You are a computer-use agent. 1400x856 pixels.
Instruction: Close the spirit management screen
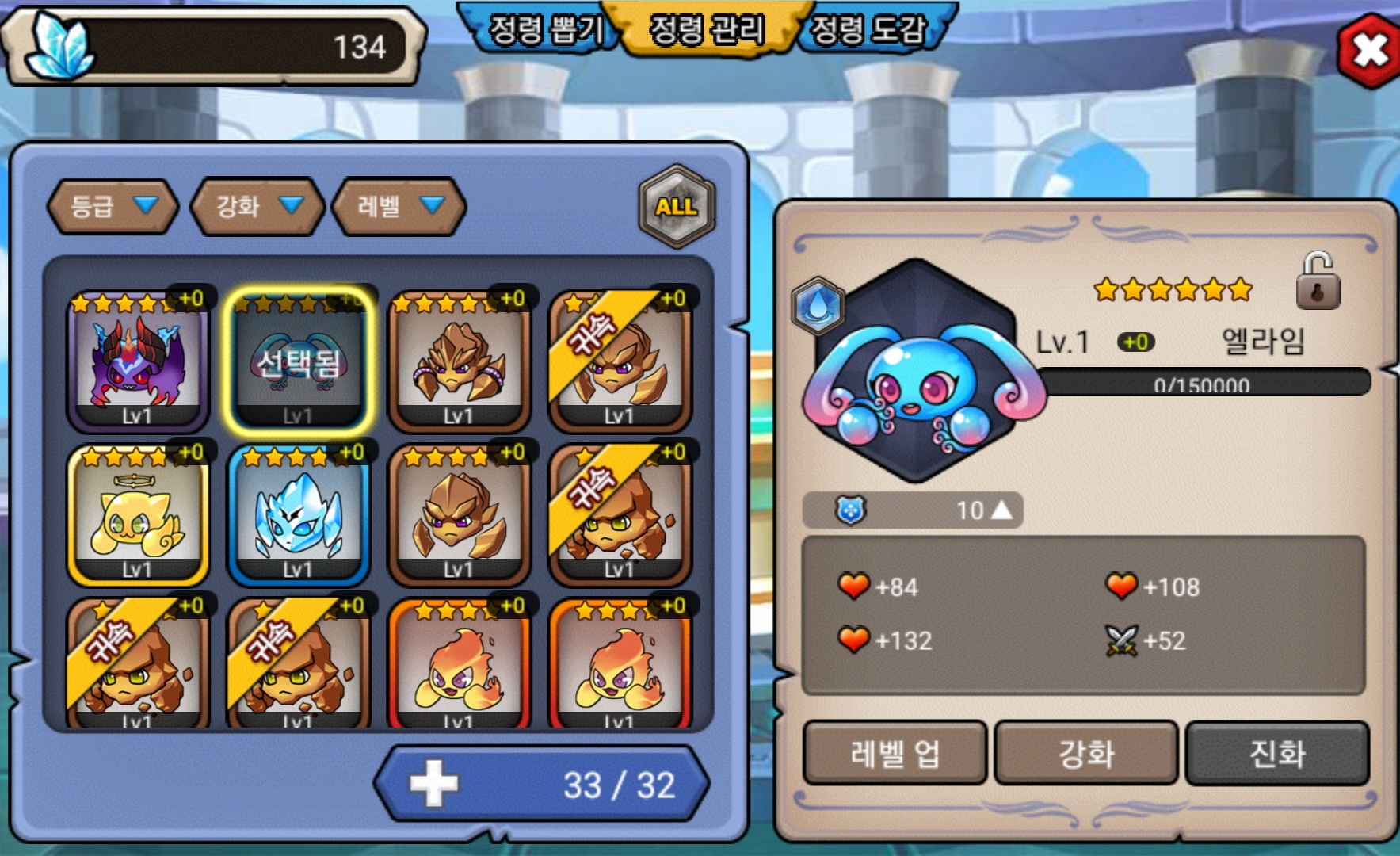click(x=1370, y=50)
